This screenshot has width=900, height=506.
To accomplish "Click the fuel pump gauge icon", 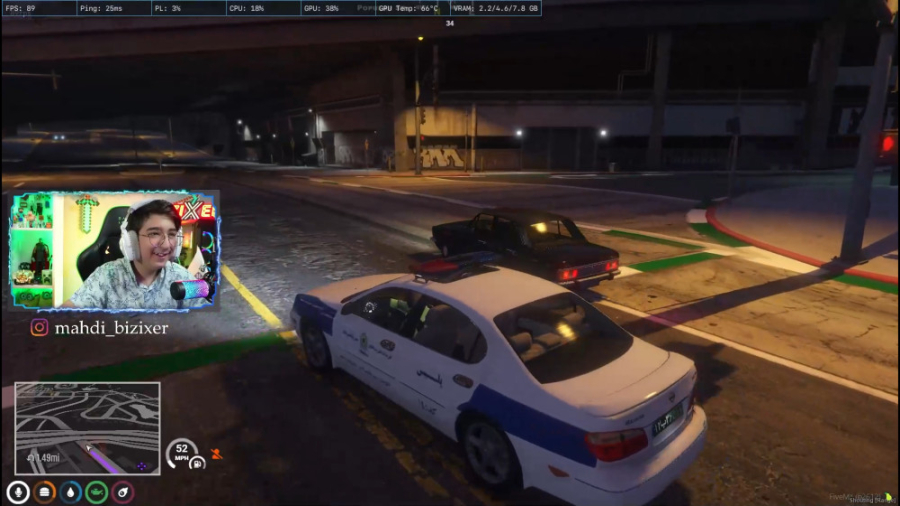I will pyautogui.click(x=197, y=462).
